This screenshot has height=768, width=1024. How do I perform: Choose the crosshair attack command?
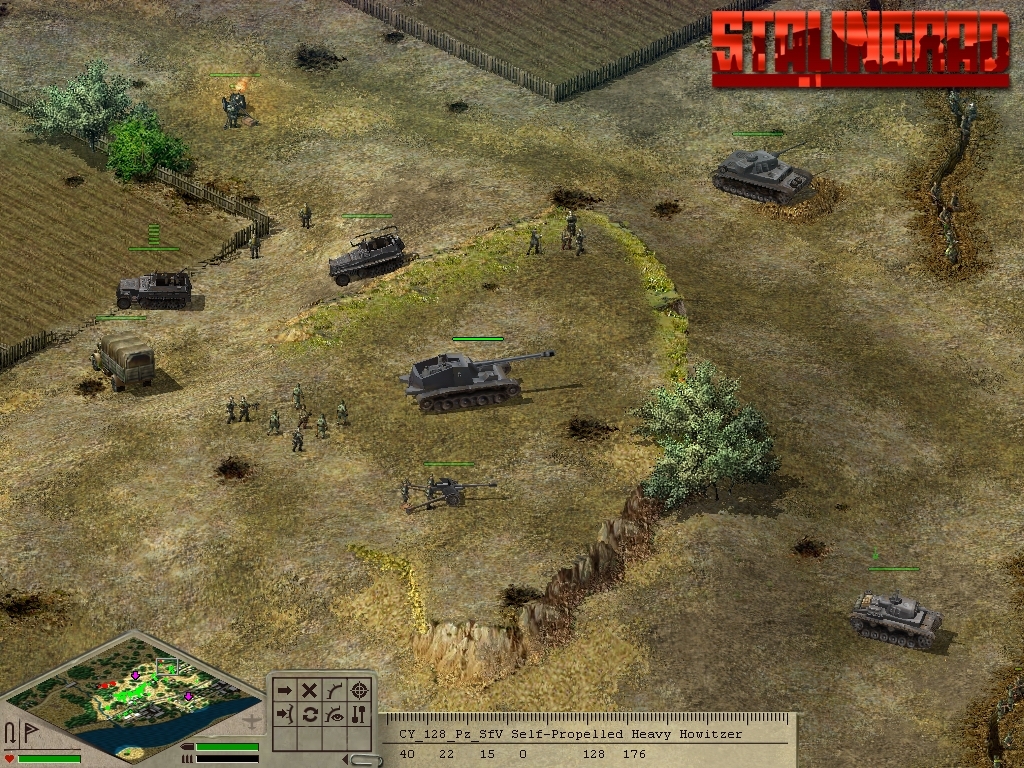point(360,690)
